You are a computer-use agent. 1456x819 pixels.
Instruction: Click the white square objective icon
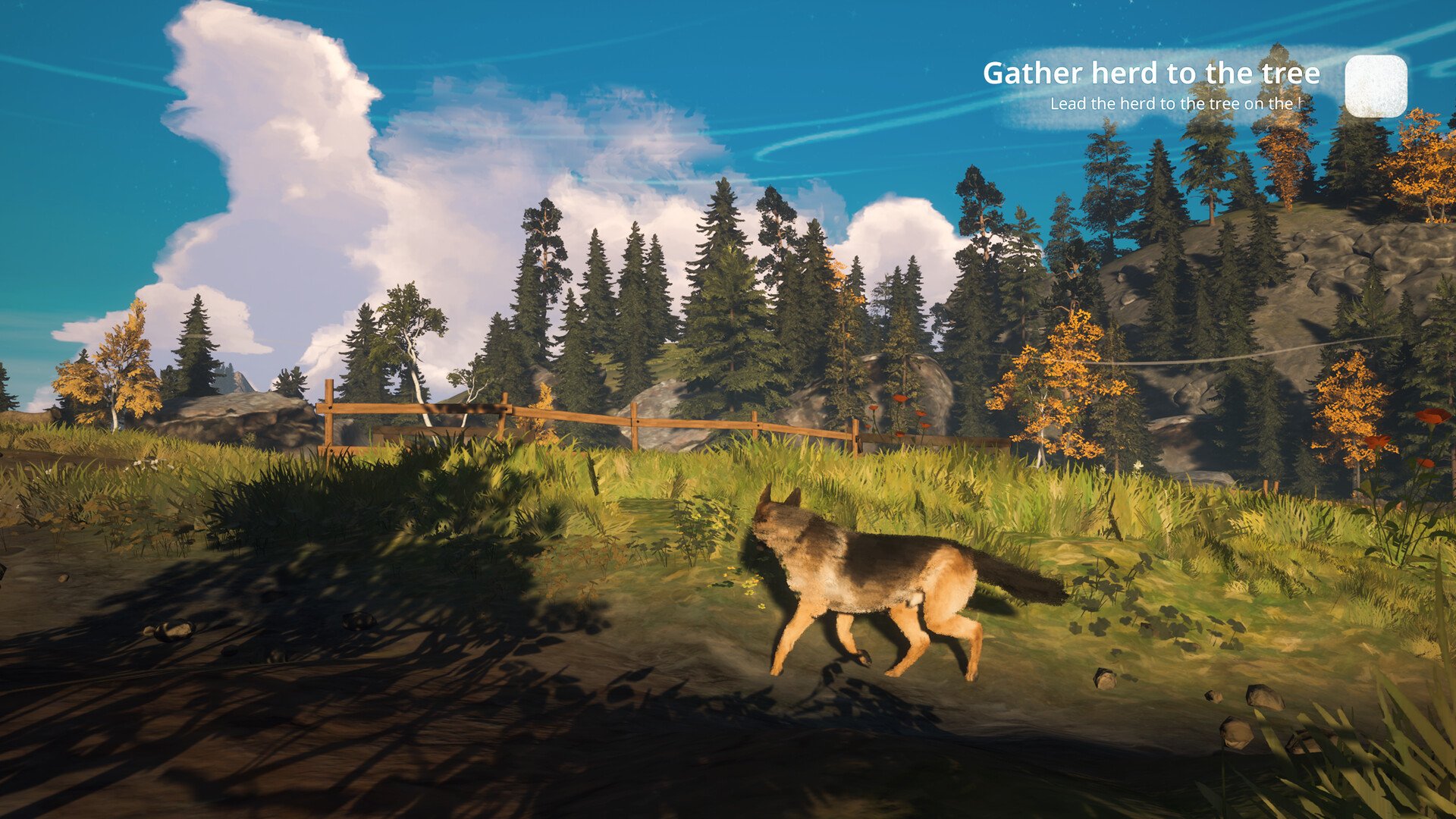[1376, 86]
